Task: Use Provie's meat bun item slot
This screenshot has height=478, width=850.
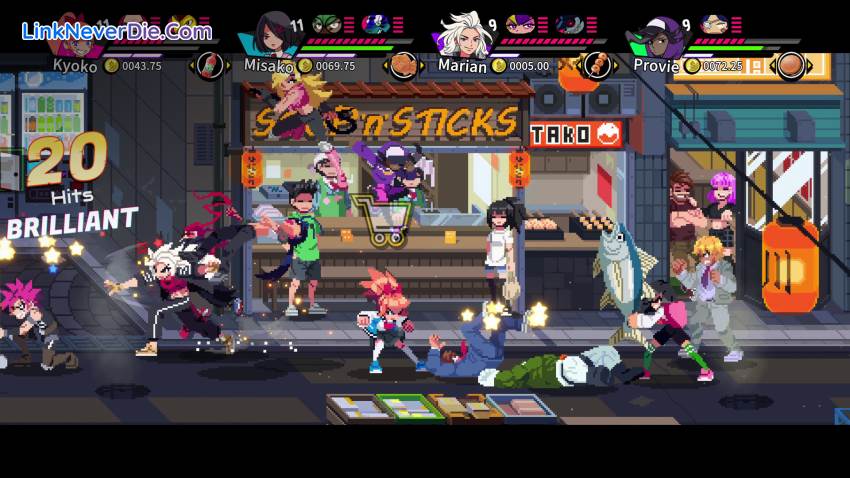Action: [790, 66]
